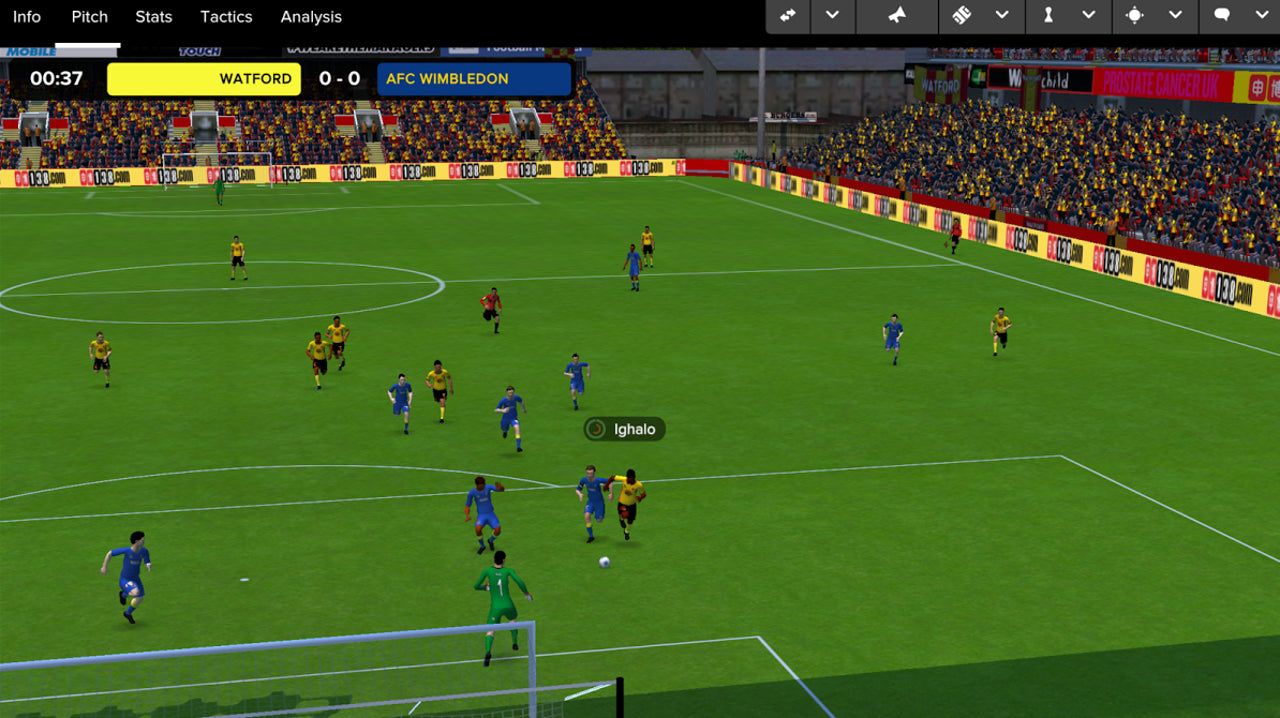Viewport: 1280px width, 718px height.
Task: Open the Tactics tab
Action: (x=226, y=17)
